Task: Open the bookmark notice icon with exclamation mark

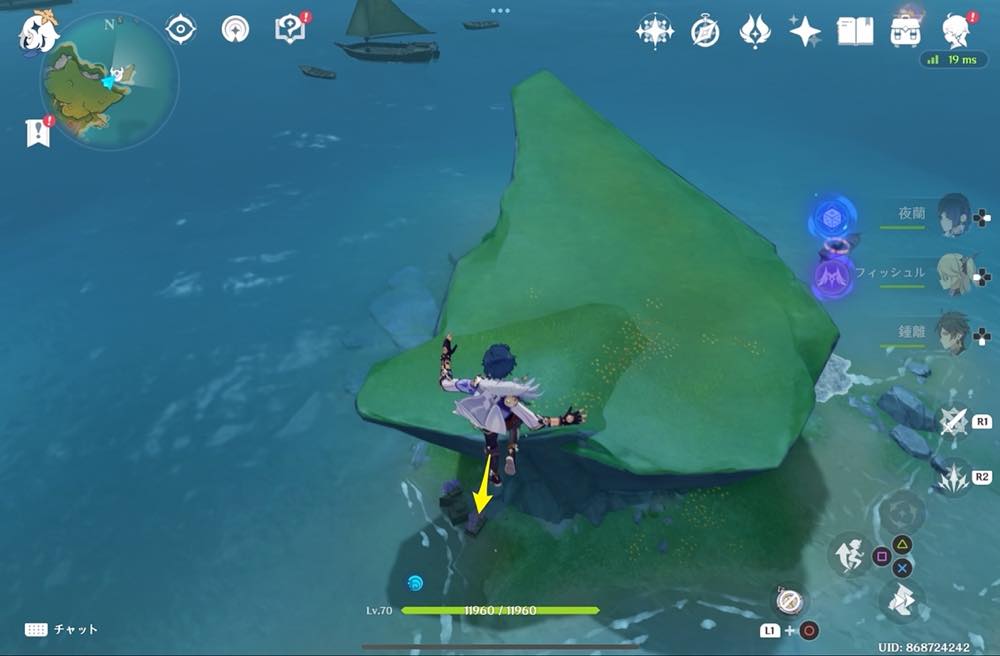Action: [x=38, y=132]
